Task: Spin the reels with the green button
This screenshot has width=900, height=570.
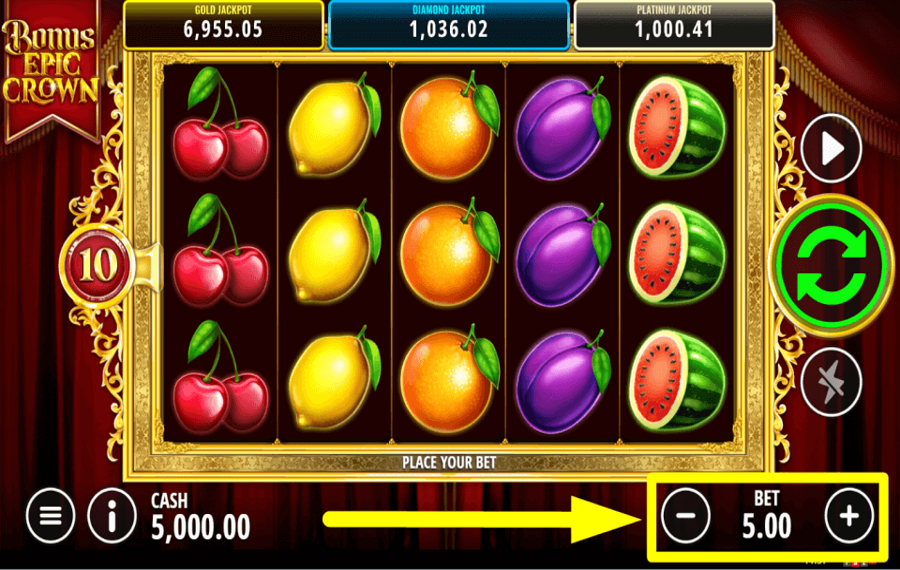Action: 831,265
